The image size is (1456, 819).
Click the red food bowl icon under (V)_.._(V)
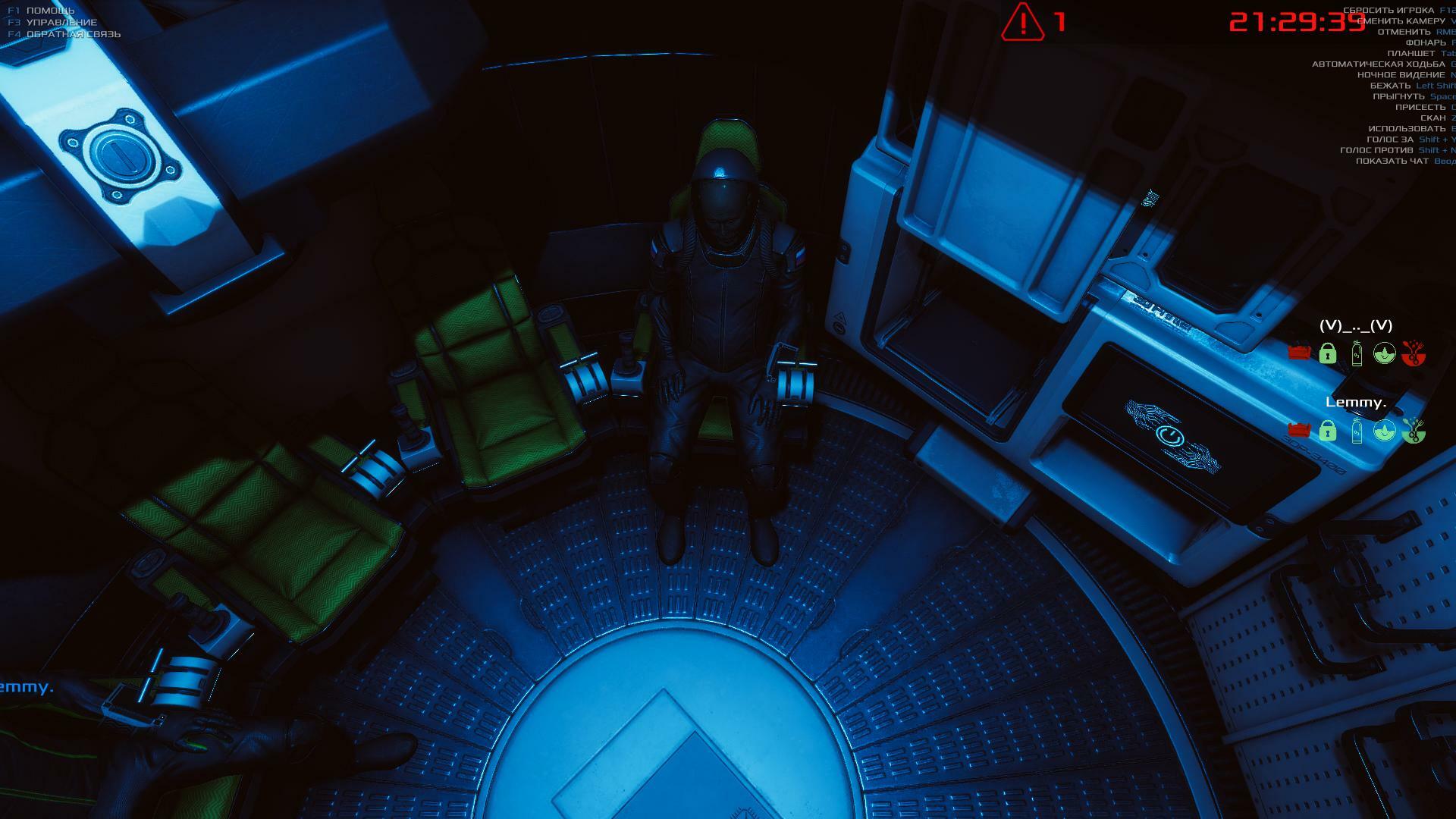(x=1412, y=353)
